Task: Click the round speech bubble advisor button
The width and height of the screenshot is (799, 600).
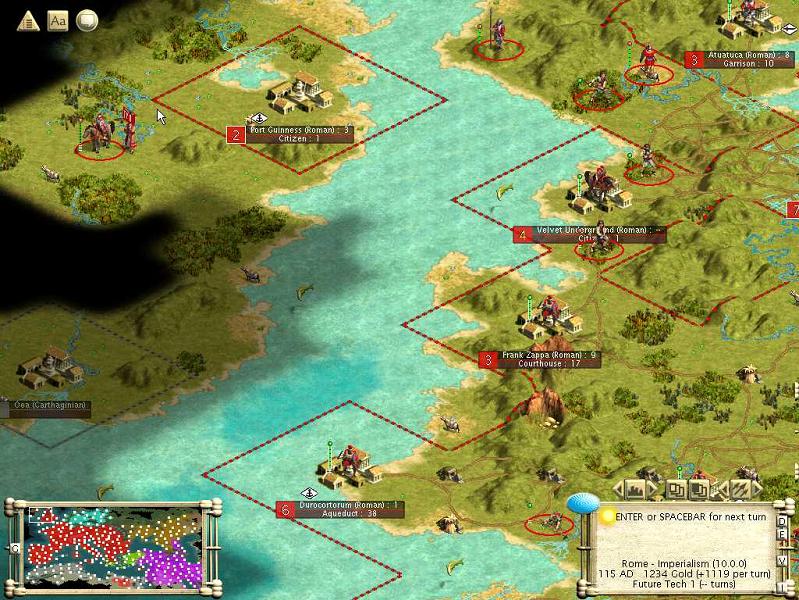Action: coord(87,19)
